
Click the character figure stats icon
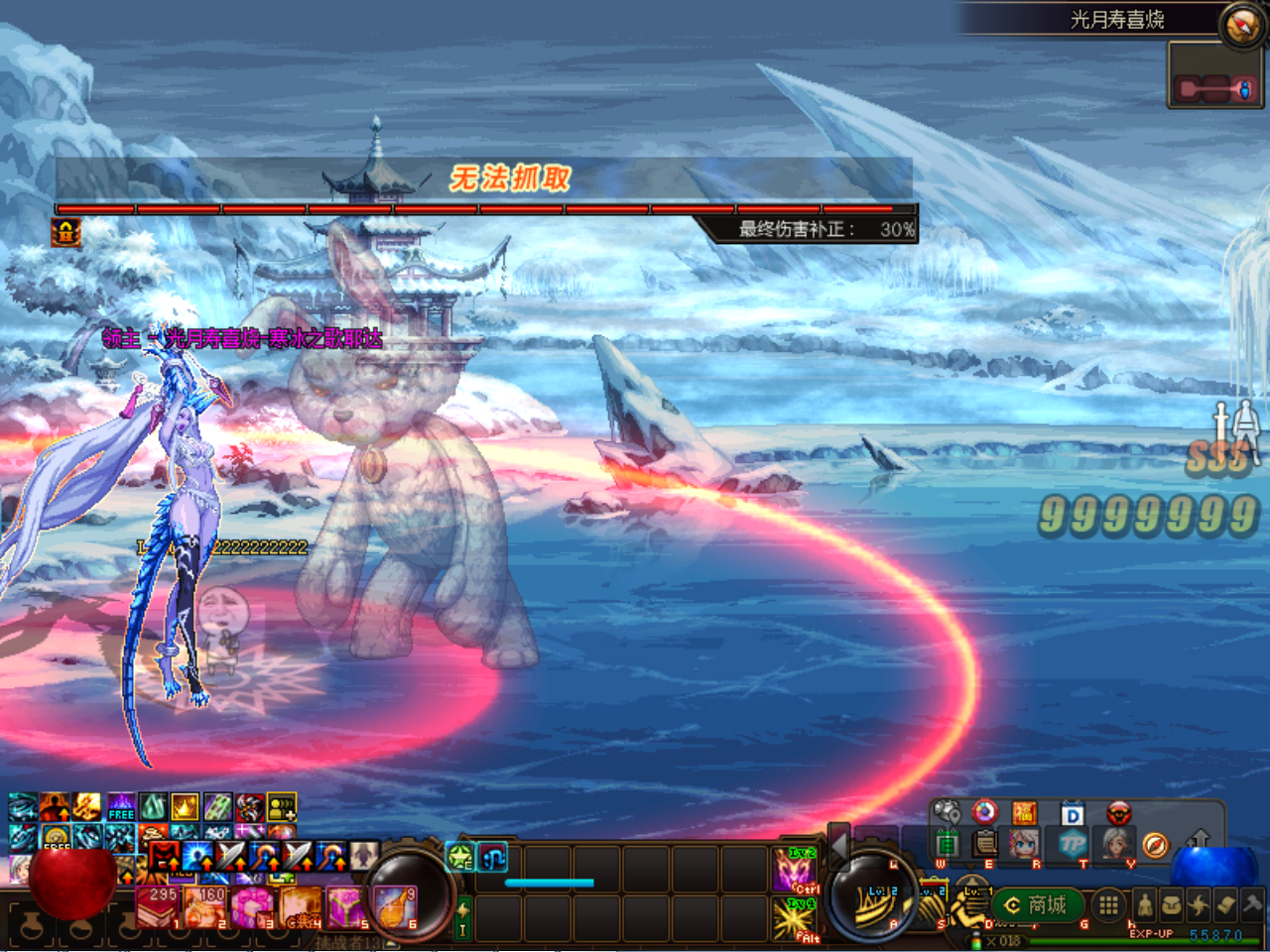point(1145,903)
